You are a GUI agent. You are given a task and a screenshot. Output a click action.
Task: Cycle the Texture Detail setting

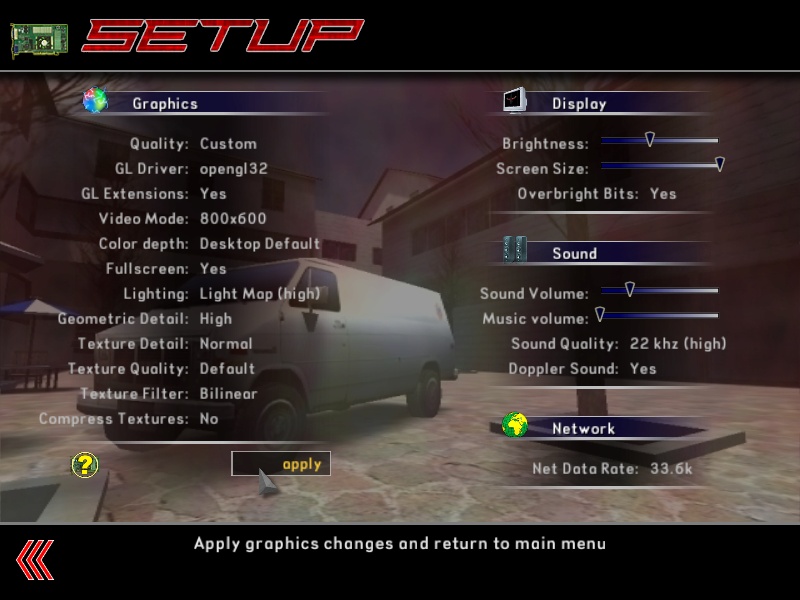tap(226, 344)
